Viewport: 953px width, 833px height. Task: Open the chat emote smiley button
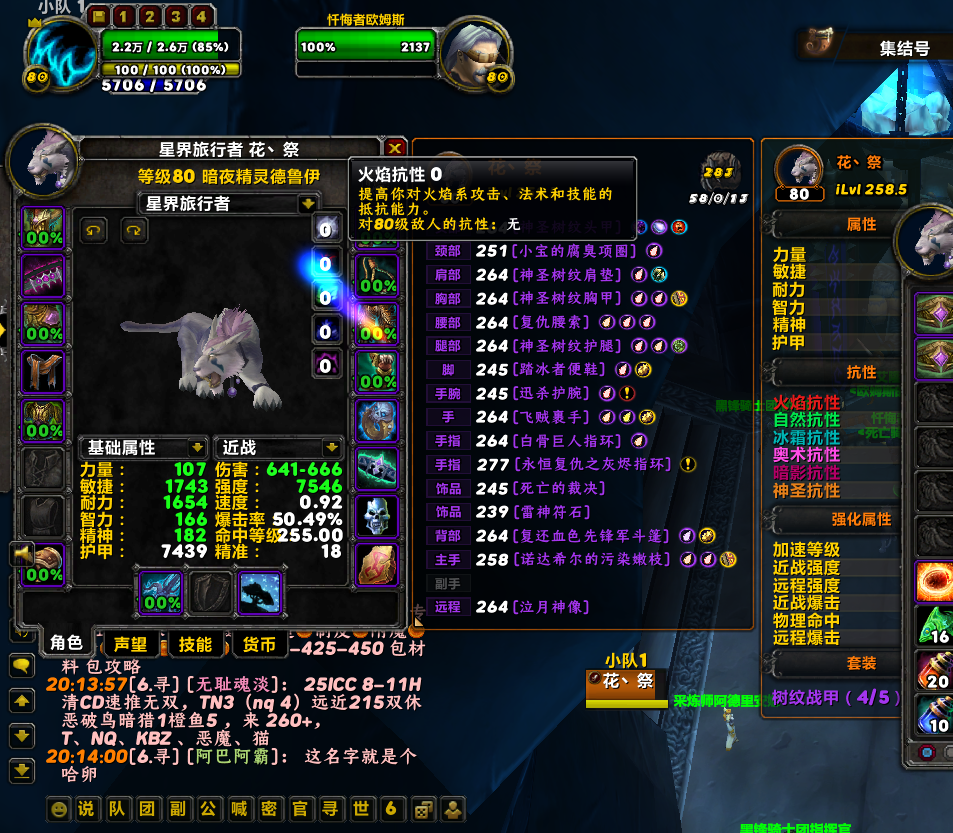(59, 808)
